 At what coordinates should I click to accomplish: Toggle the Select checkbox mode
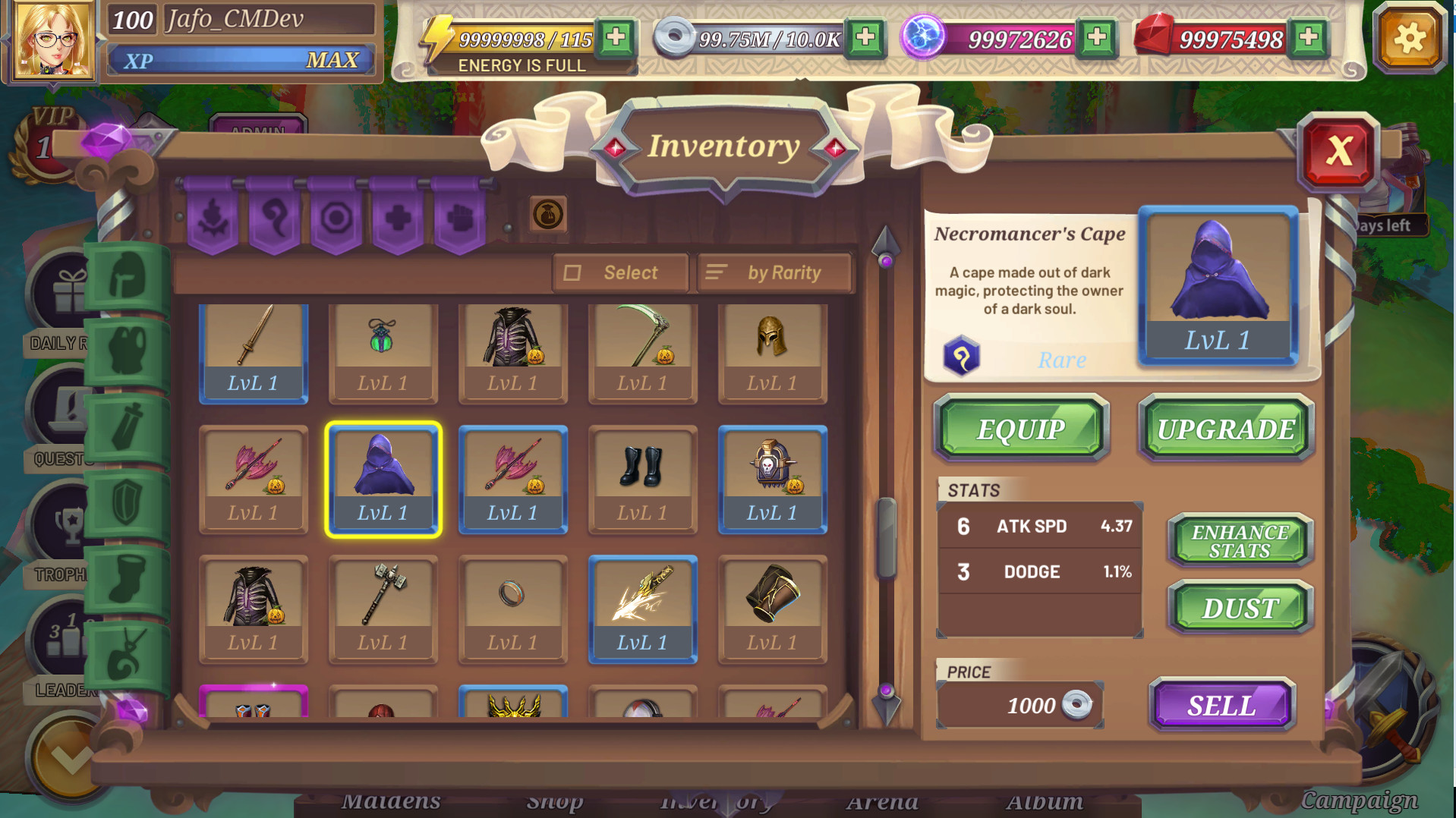[x=619, y=272]
